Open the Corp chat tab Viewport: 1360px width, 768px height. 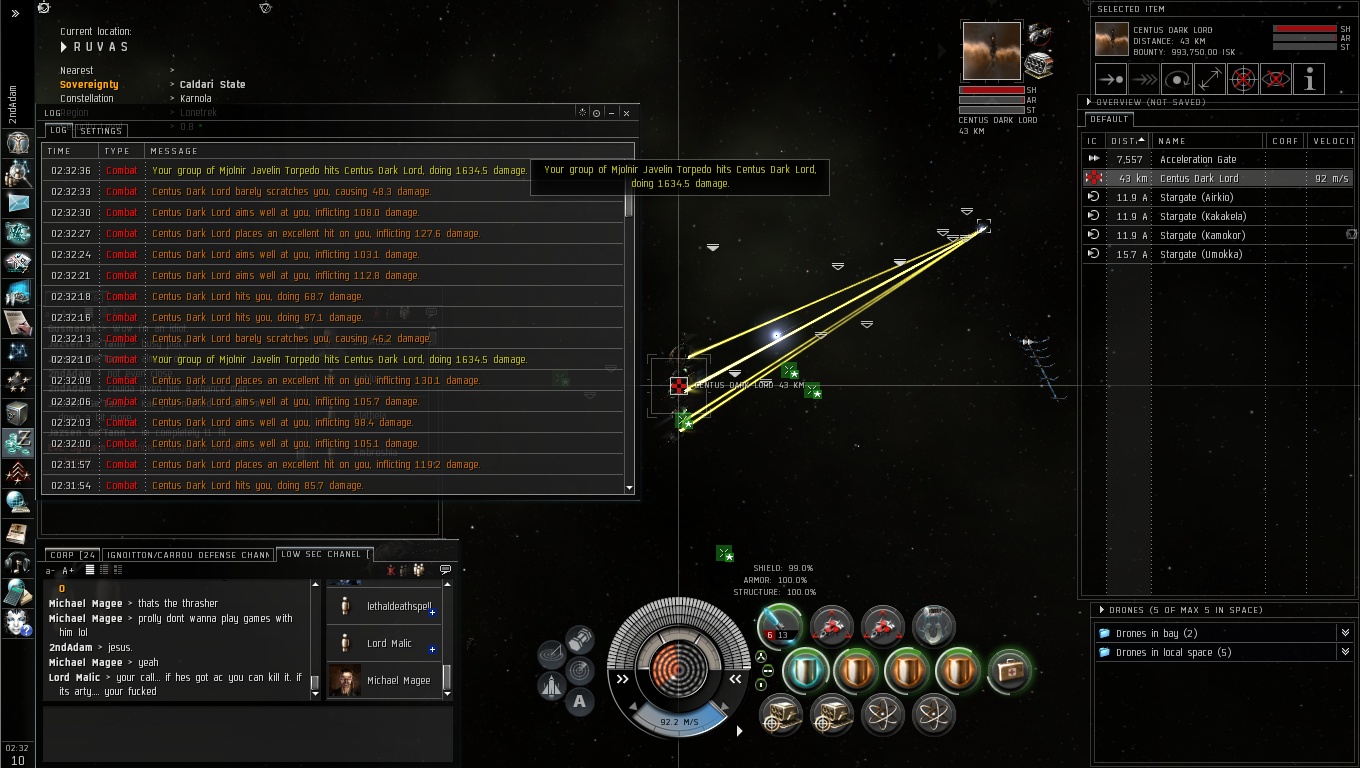pos(72,555)
